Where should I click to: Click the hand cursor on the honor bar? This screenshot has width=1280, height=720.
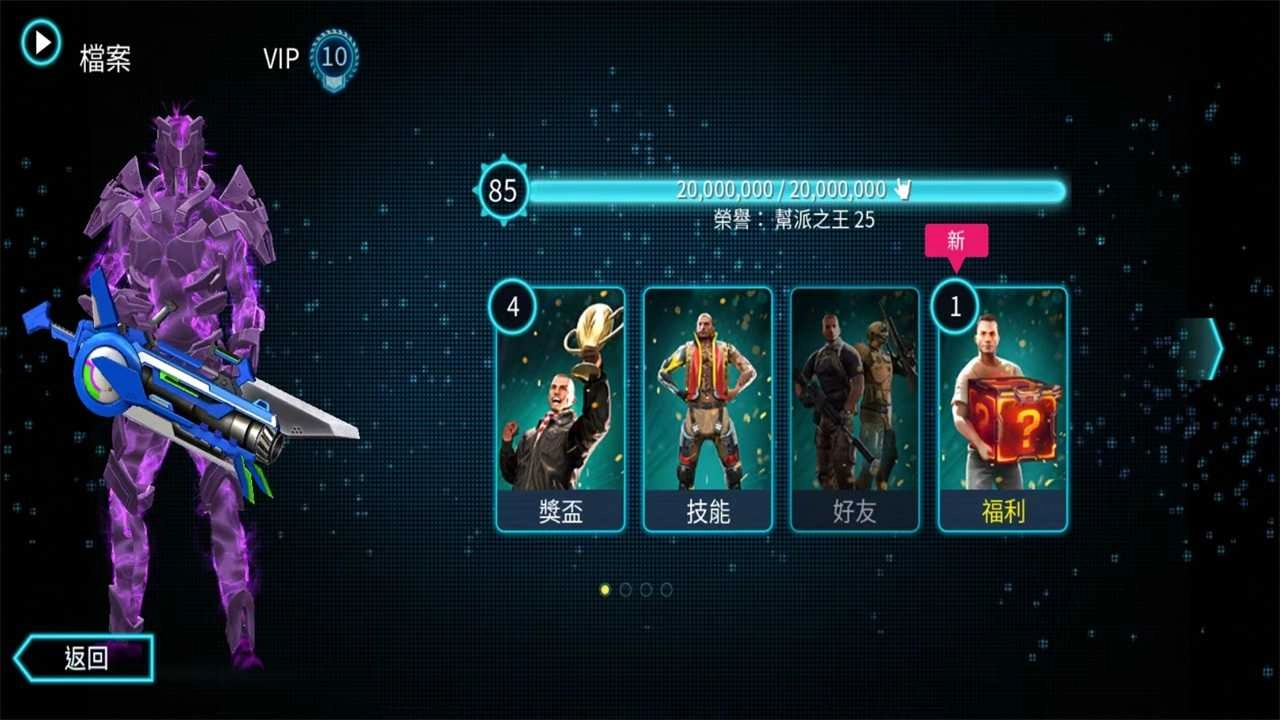(901, 187)
